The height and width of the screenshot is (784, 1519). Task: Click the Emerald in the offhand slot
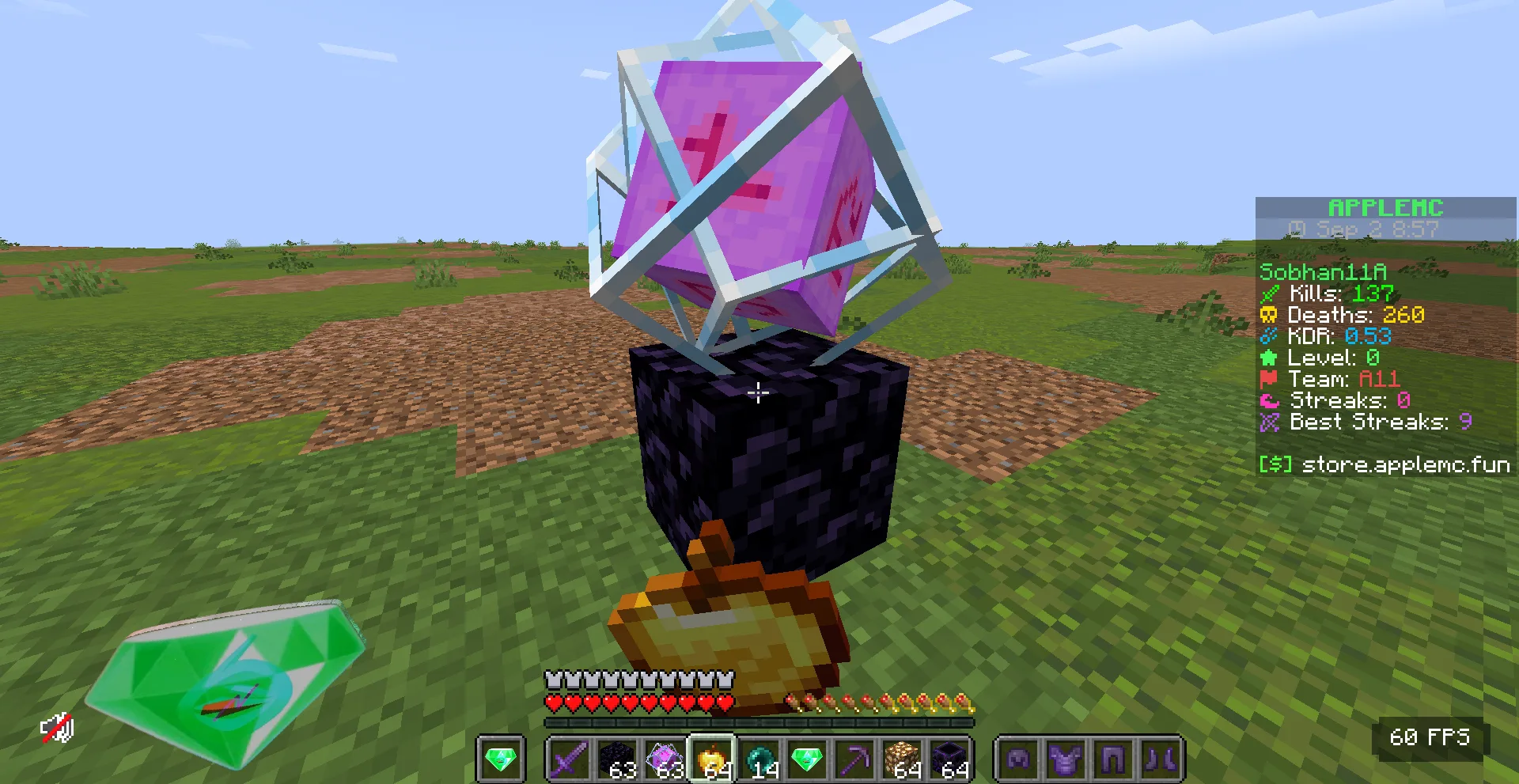point(501,757)
